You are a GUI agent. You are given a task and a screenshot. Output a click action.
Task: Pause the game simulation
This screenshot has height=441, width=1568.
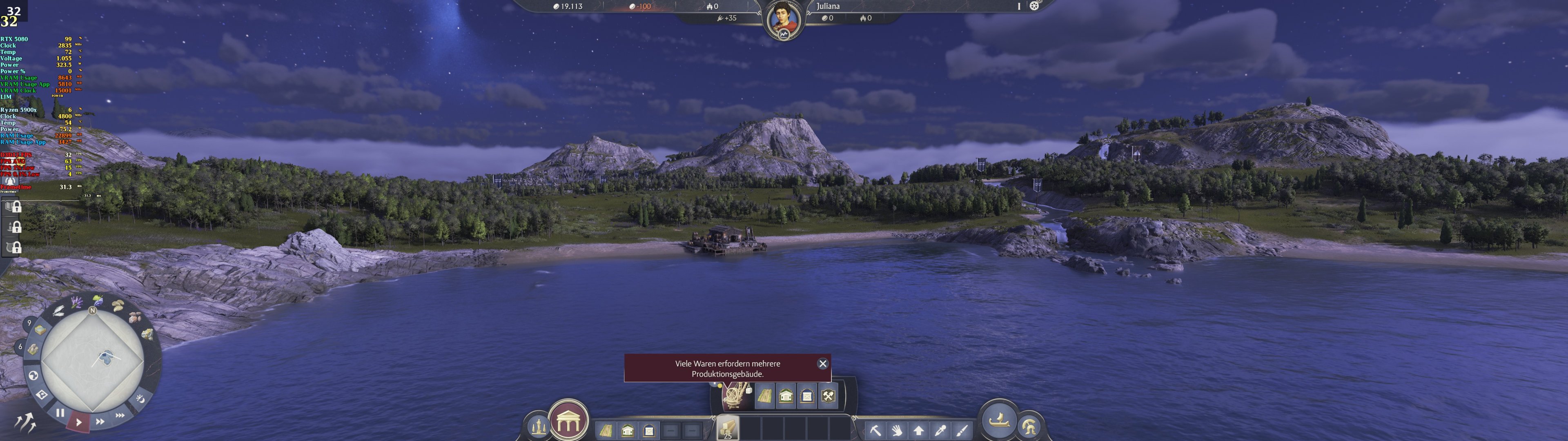(x=61, y=412)
